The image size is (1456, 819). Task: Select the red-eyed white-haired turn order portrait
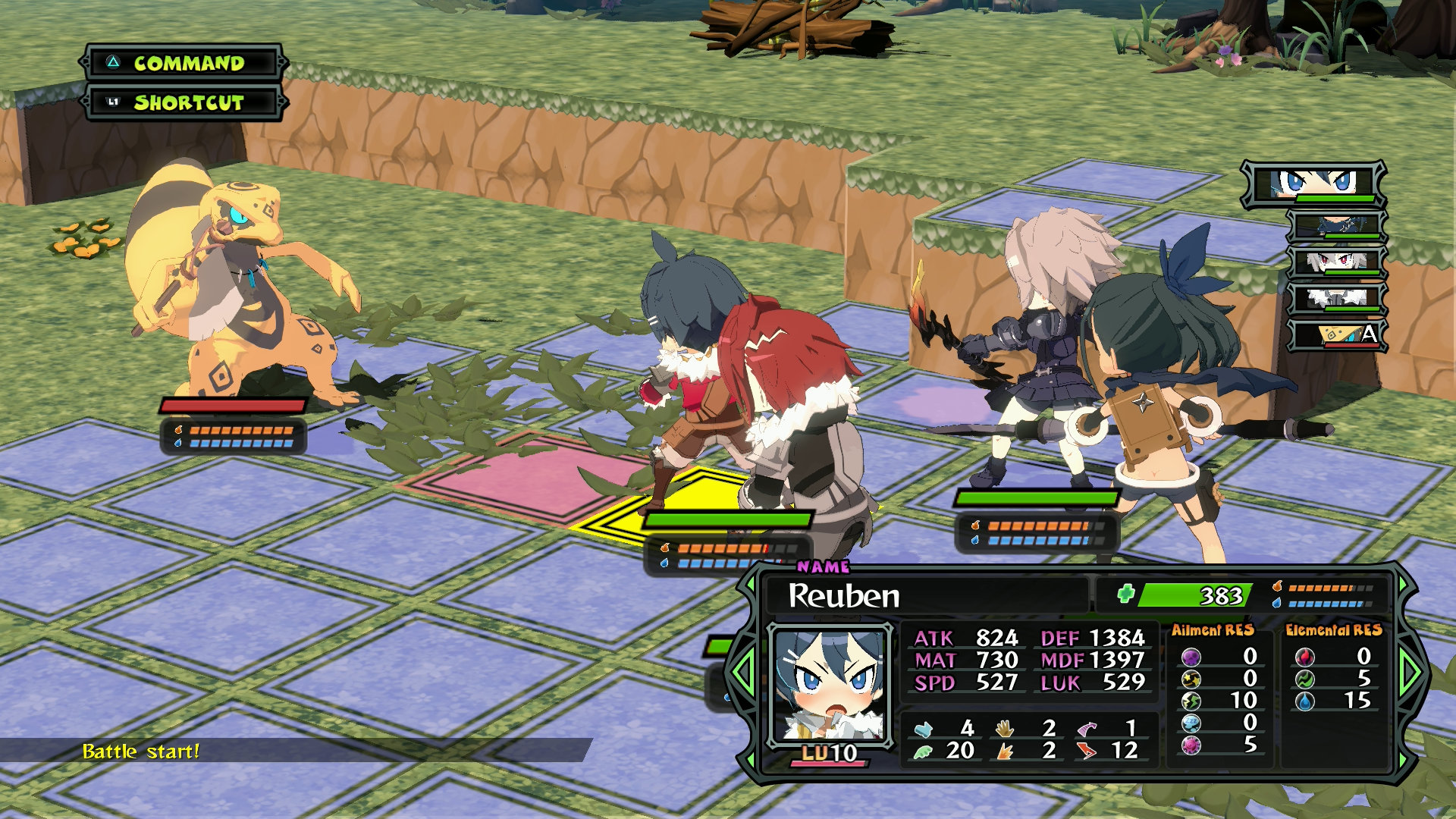(x=1336, y=262)
